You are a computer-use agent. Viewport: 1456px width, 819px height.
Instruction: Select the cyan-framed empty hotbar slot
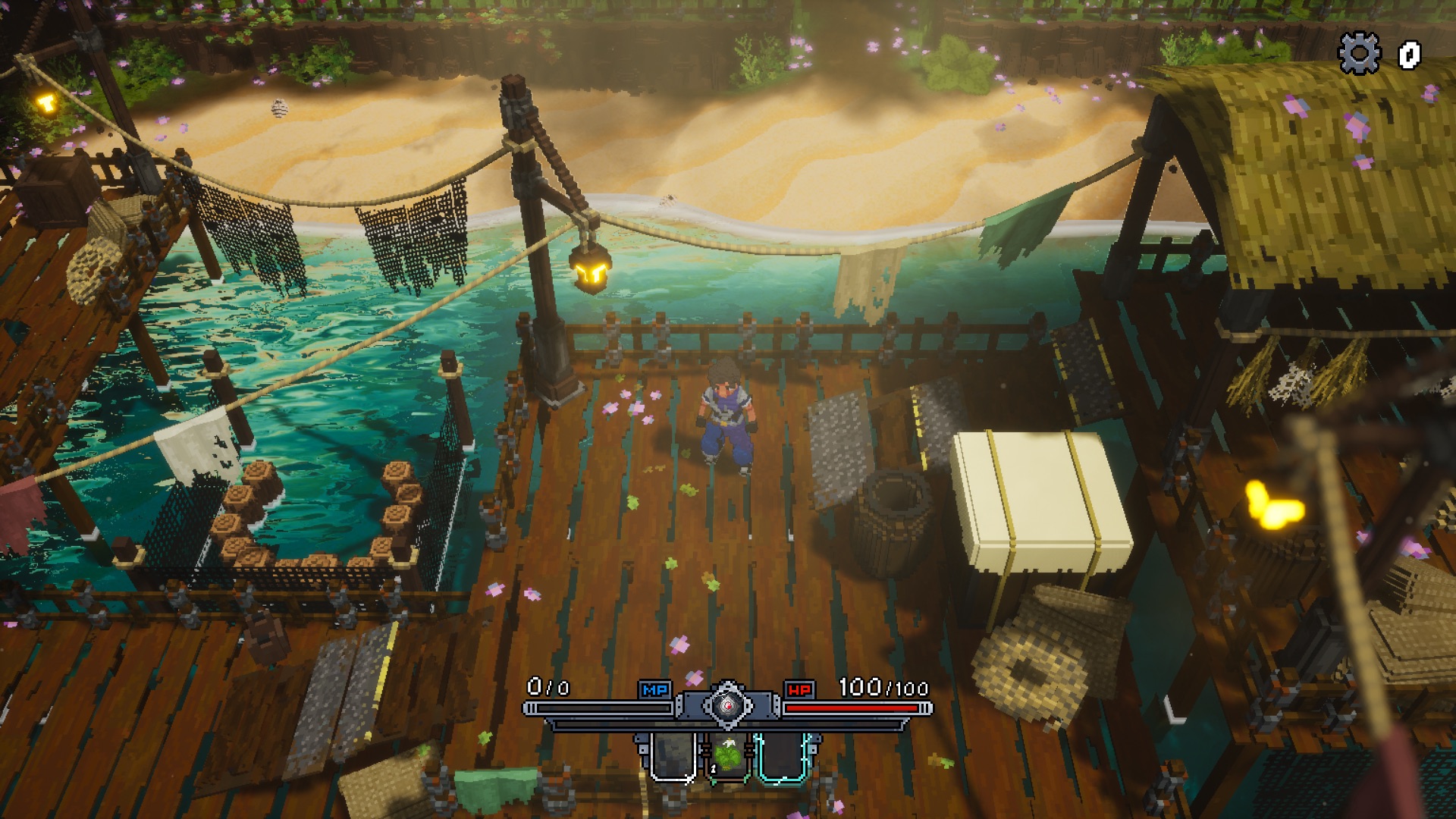tap(783, 757)
